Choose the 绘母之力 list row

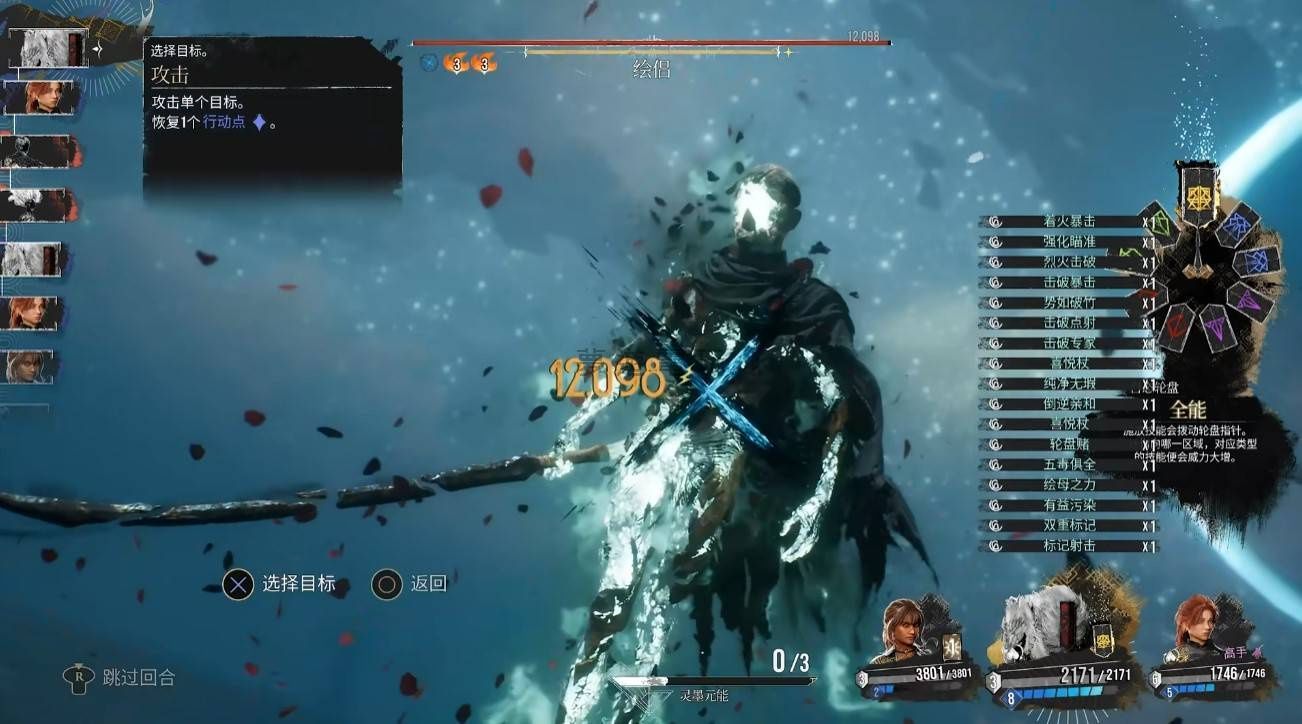point(1068,485)
